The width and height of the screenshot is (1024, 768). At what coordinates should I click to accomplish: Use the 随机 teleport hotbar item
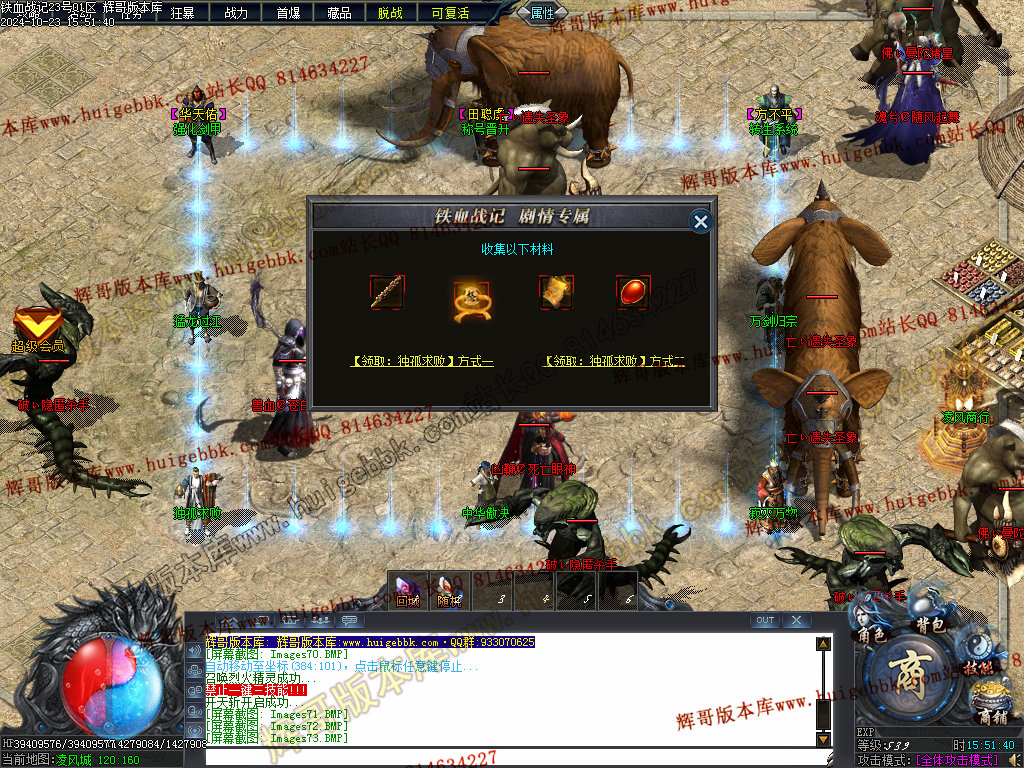(x=449, y=590)
